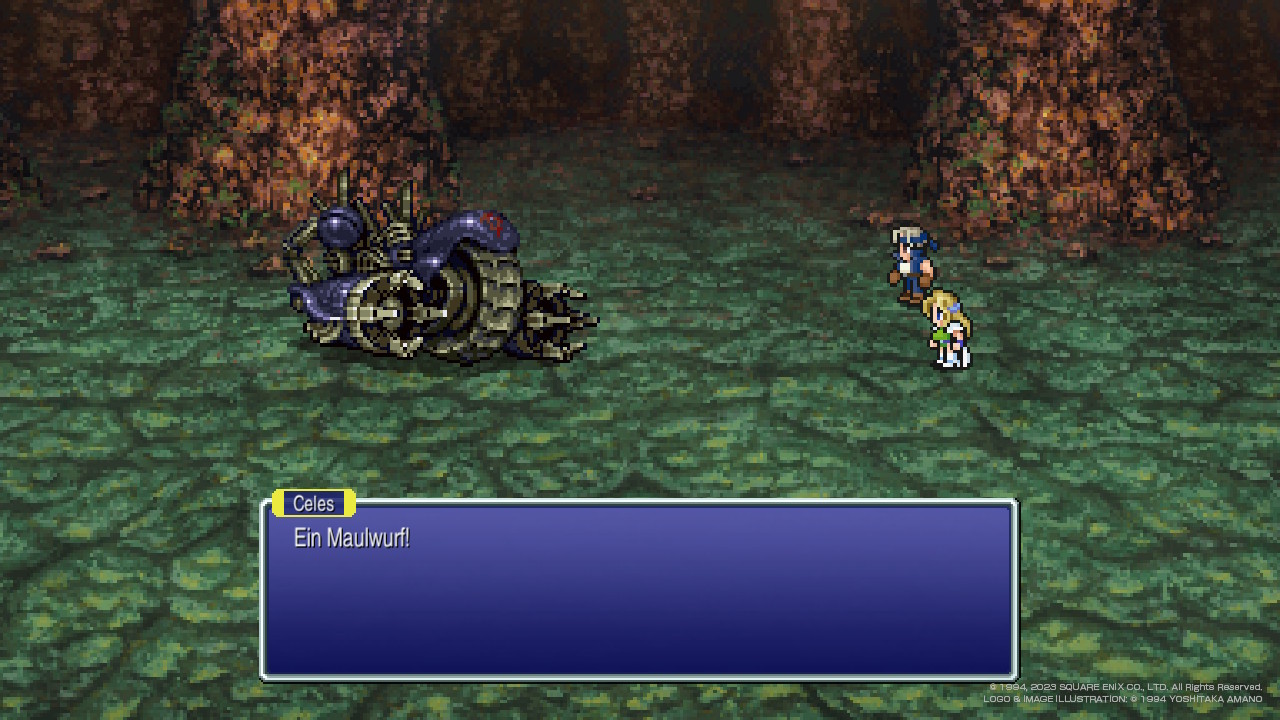
Task: Advance Celes's "Ein Maulwurf!" dialogue box
Action: coord(639,590)
